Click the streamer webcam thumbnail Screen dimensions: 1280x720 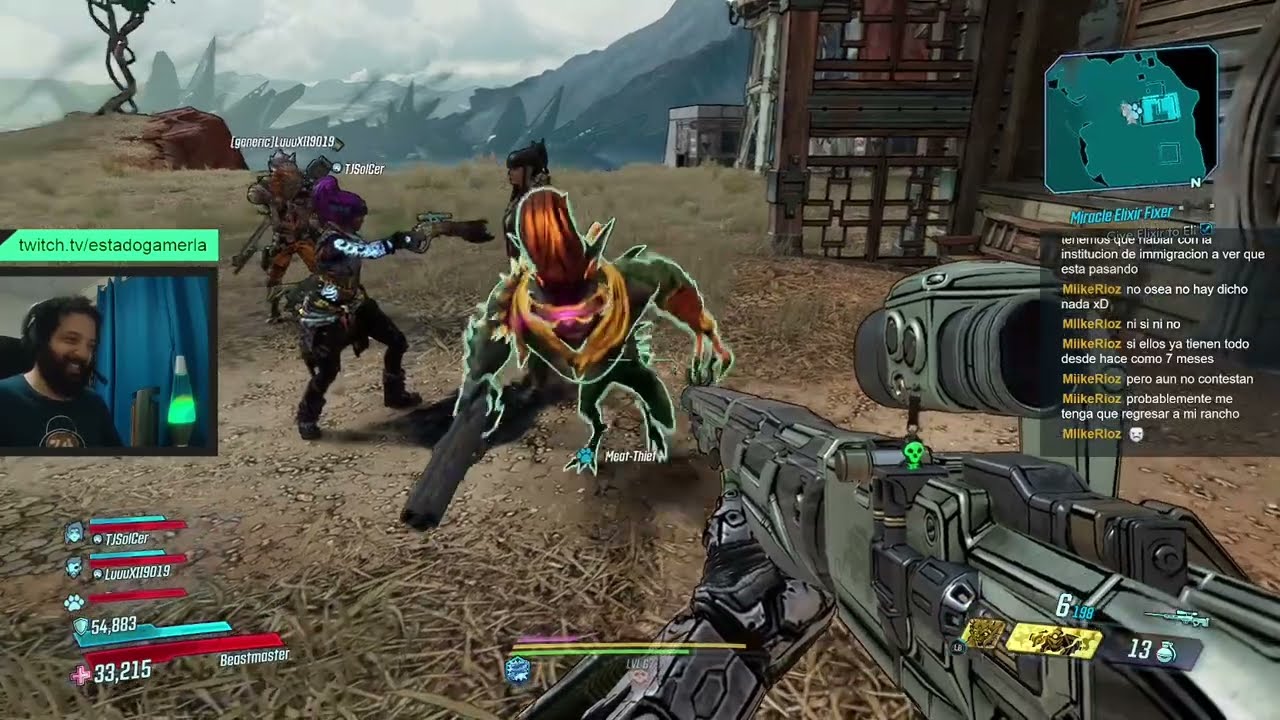pos(107,361)
